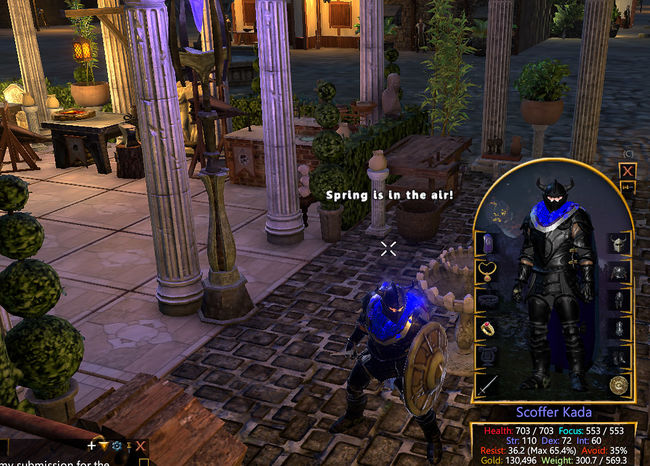
Task: Select the equipped sword weapon slot
Action: pos(488,384)
